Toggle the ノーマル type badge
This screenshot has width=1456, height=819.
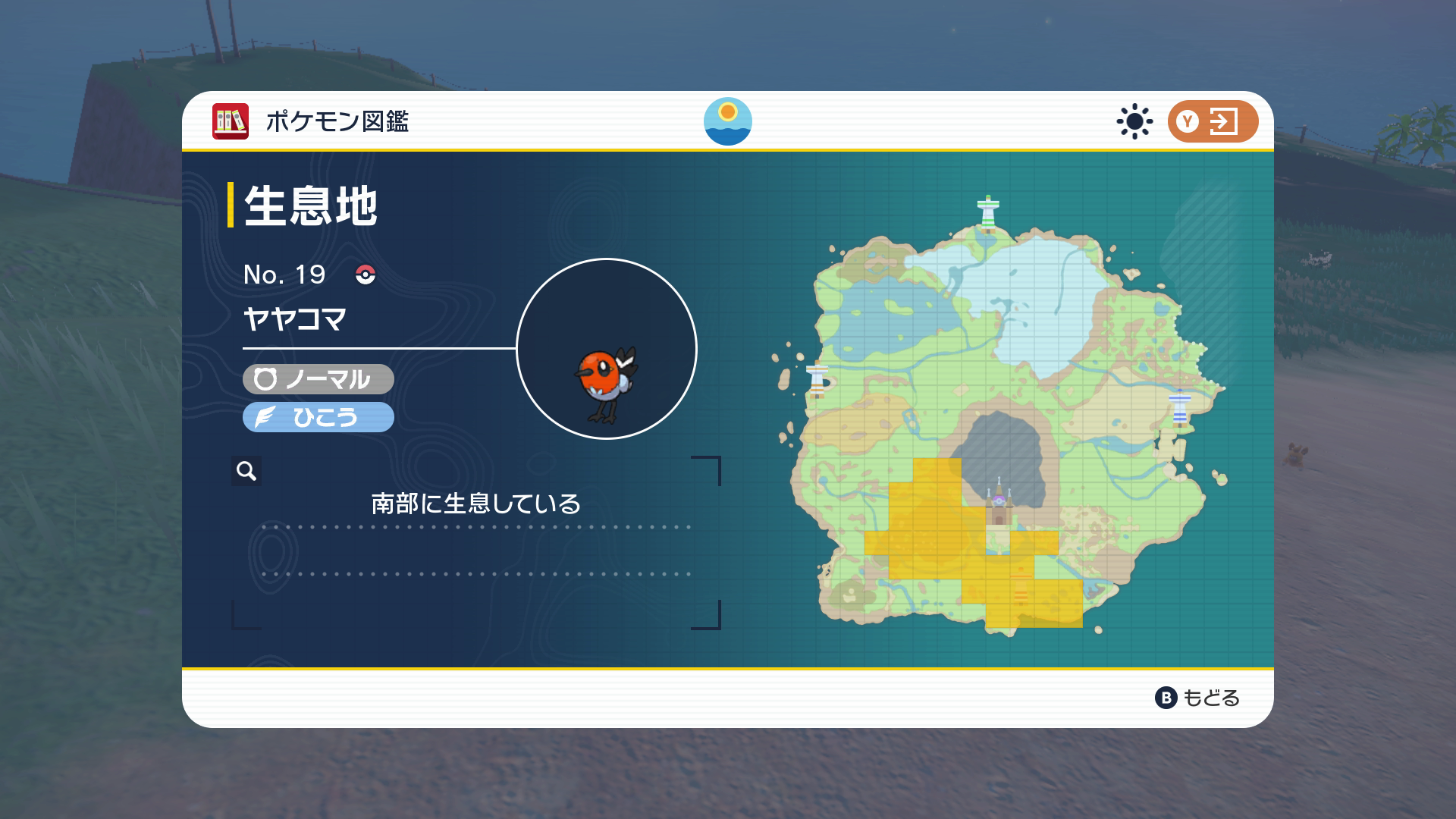316,380
